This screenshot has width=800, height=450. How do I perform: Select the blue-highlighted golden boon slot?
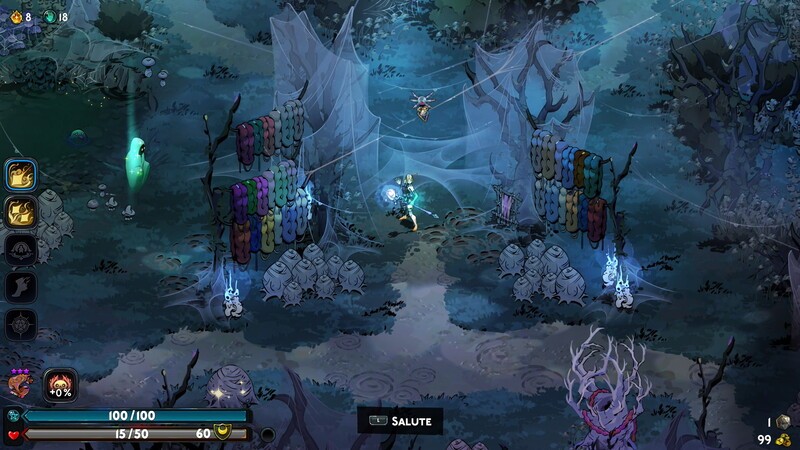click(x=22, y=175)
